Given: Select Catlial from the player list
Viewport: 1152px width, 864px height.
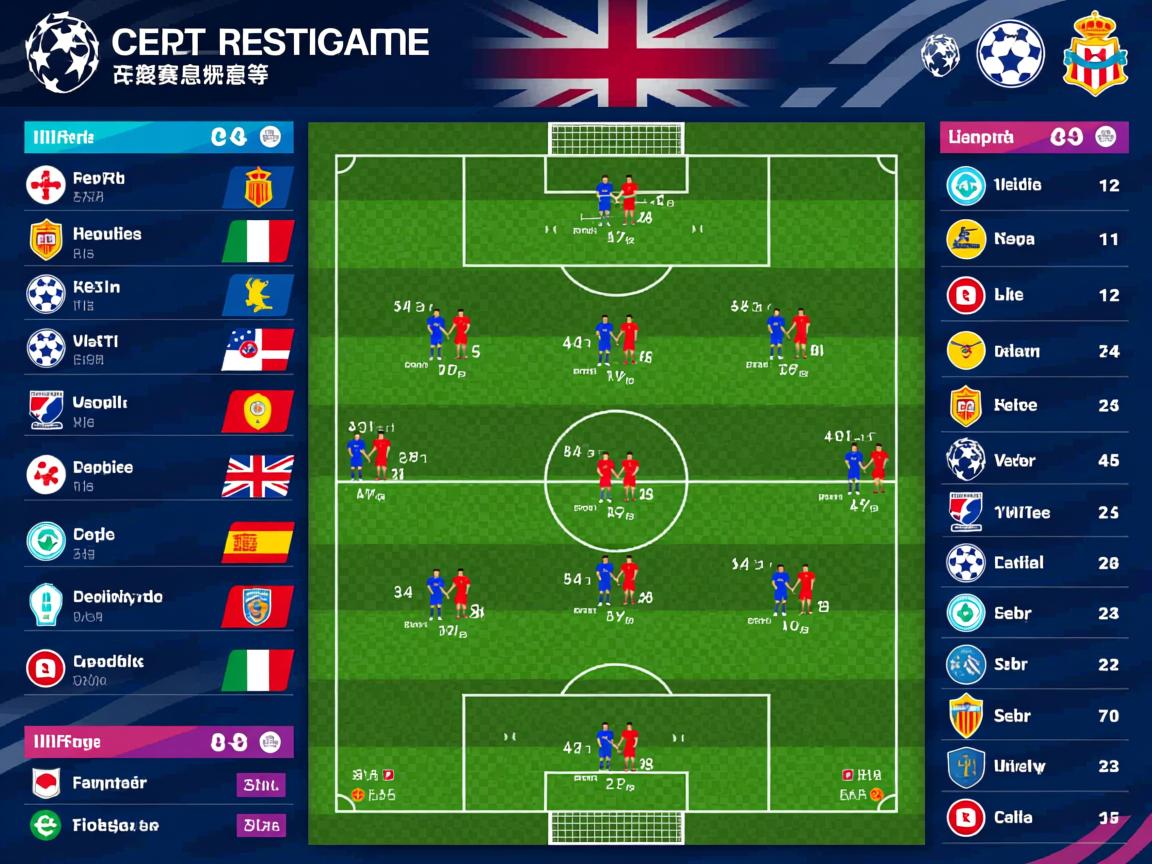Looking at the screenshot, I should [1034, 563].
